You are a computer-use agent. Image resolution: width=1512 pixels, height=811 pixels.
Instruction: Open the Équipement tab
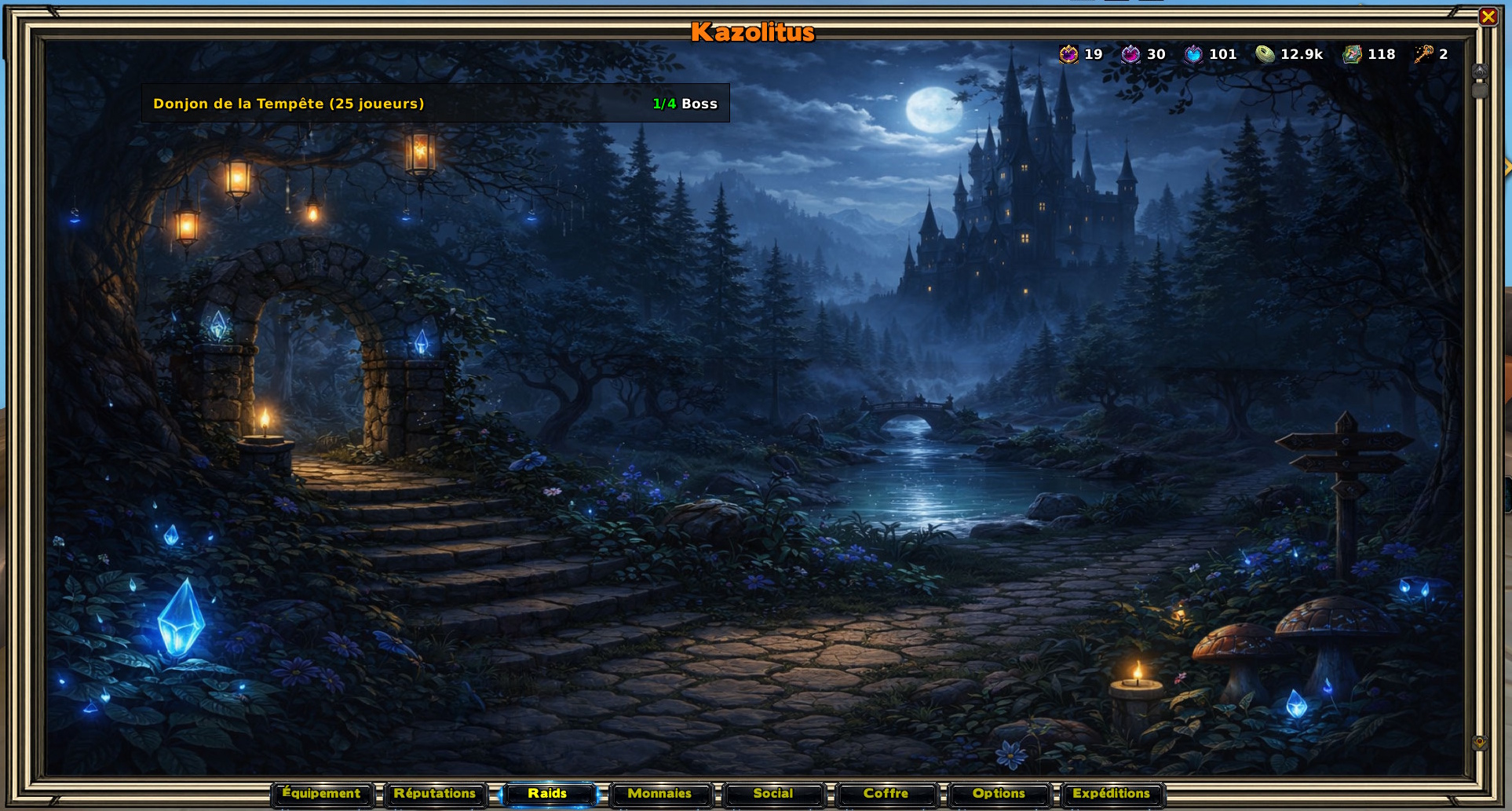pos(322,794)
